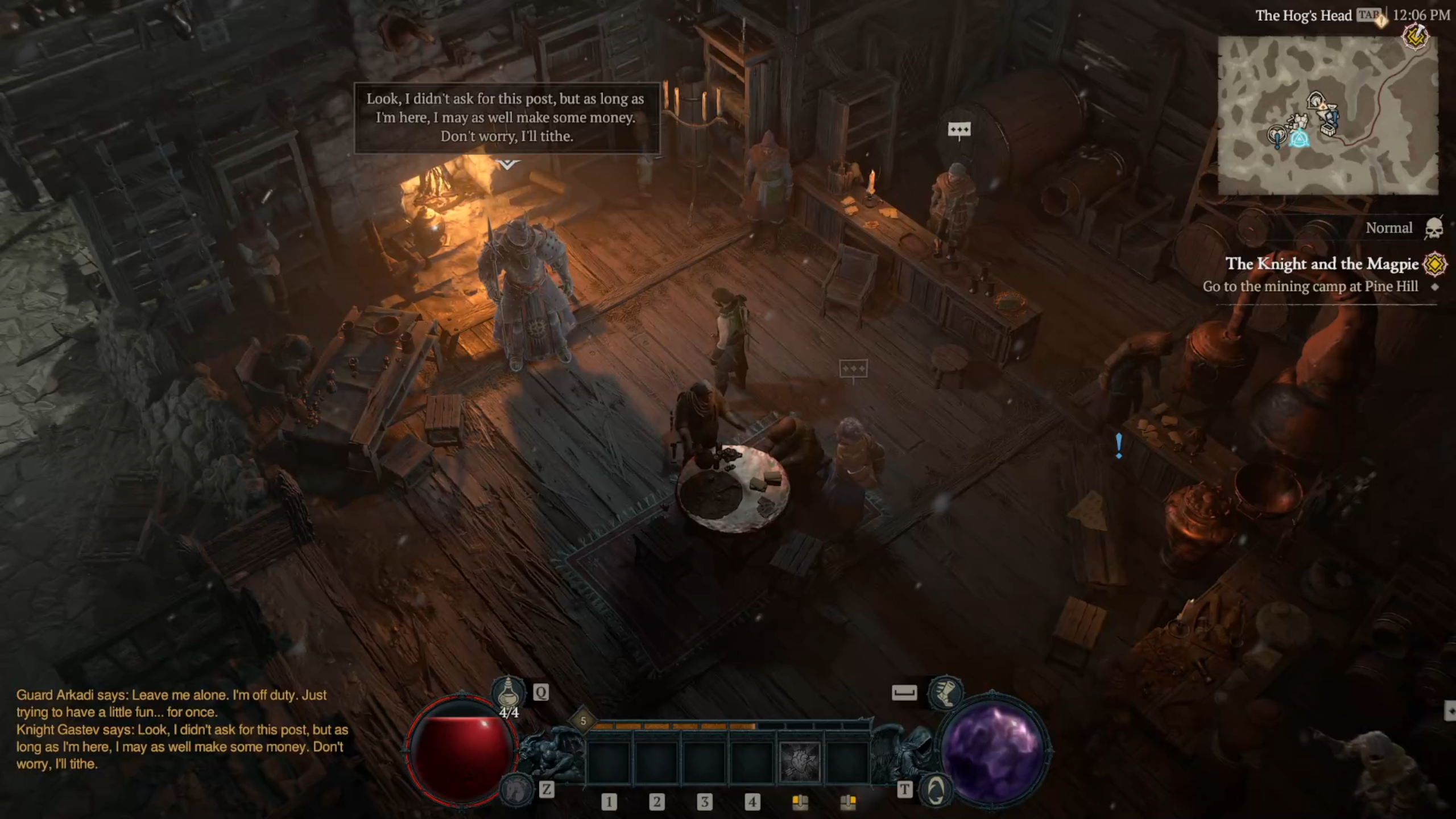Click the quest compass pin above the minimap

tap(1415, 38)
